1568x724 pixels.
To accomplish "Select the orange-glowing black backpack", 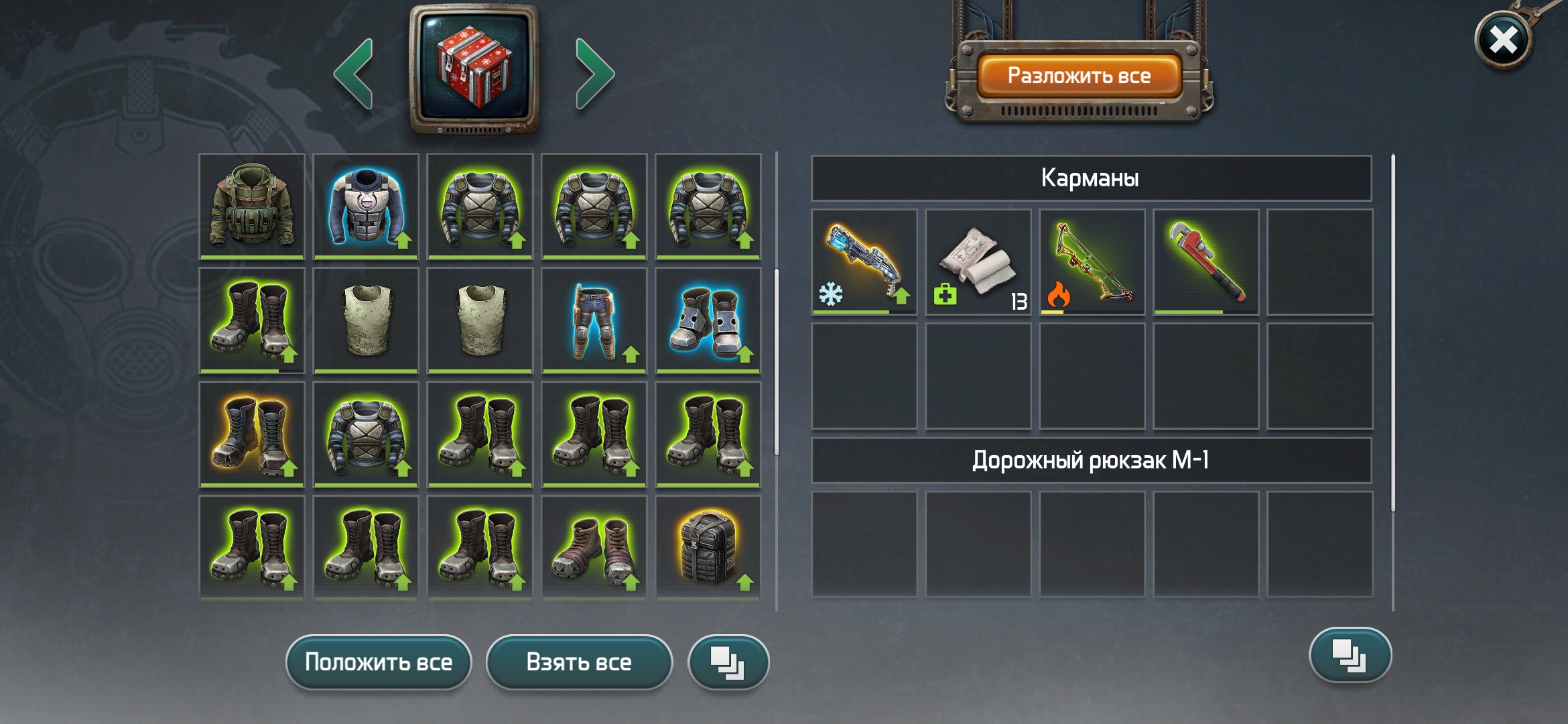I will click(x=708, y=548).
